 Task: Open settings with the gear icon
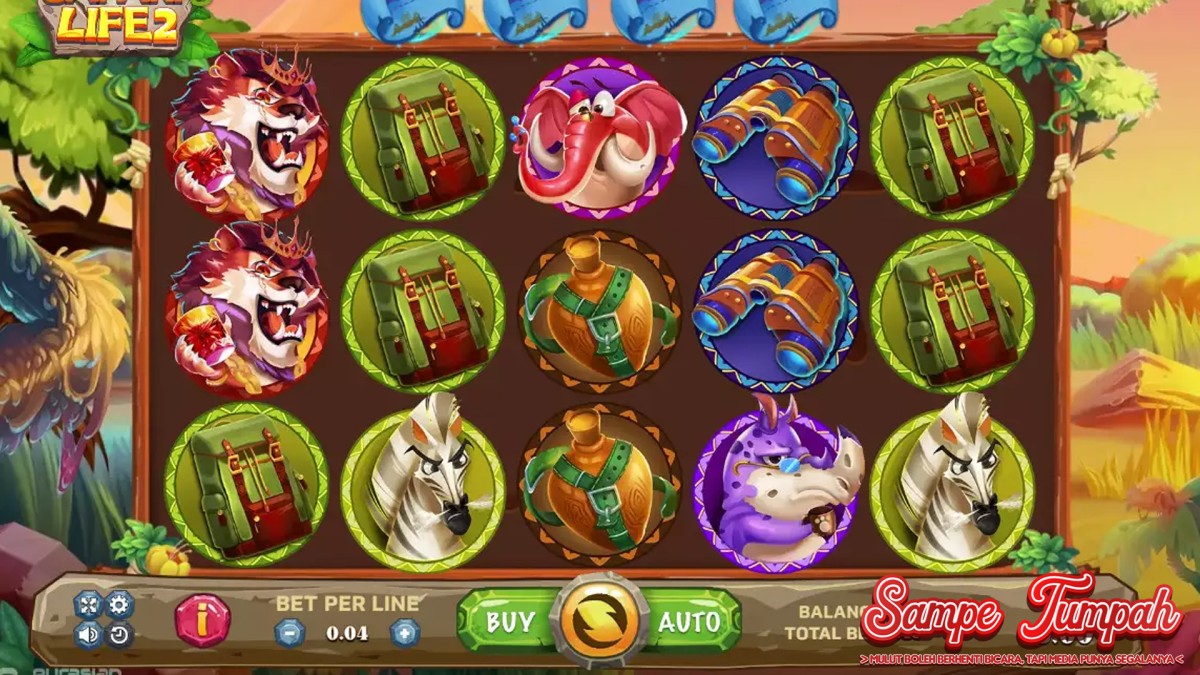tap(119, 604)
